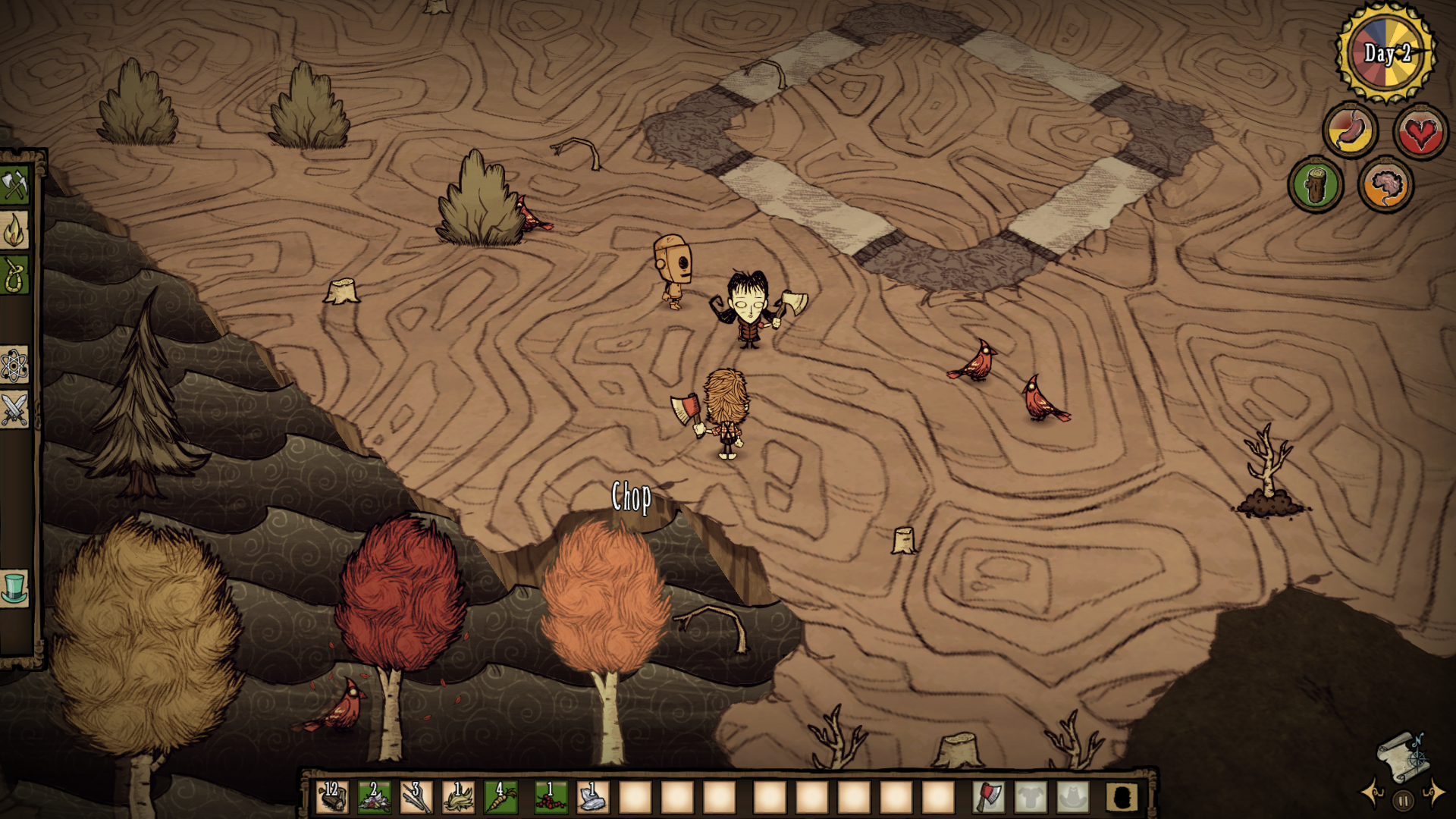The width and height of the screenshot is (1456, 819).
Task: Switch to the Science atom crafting tab
Action: pos(14,366)
